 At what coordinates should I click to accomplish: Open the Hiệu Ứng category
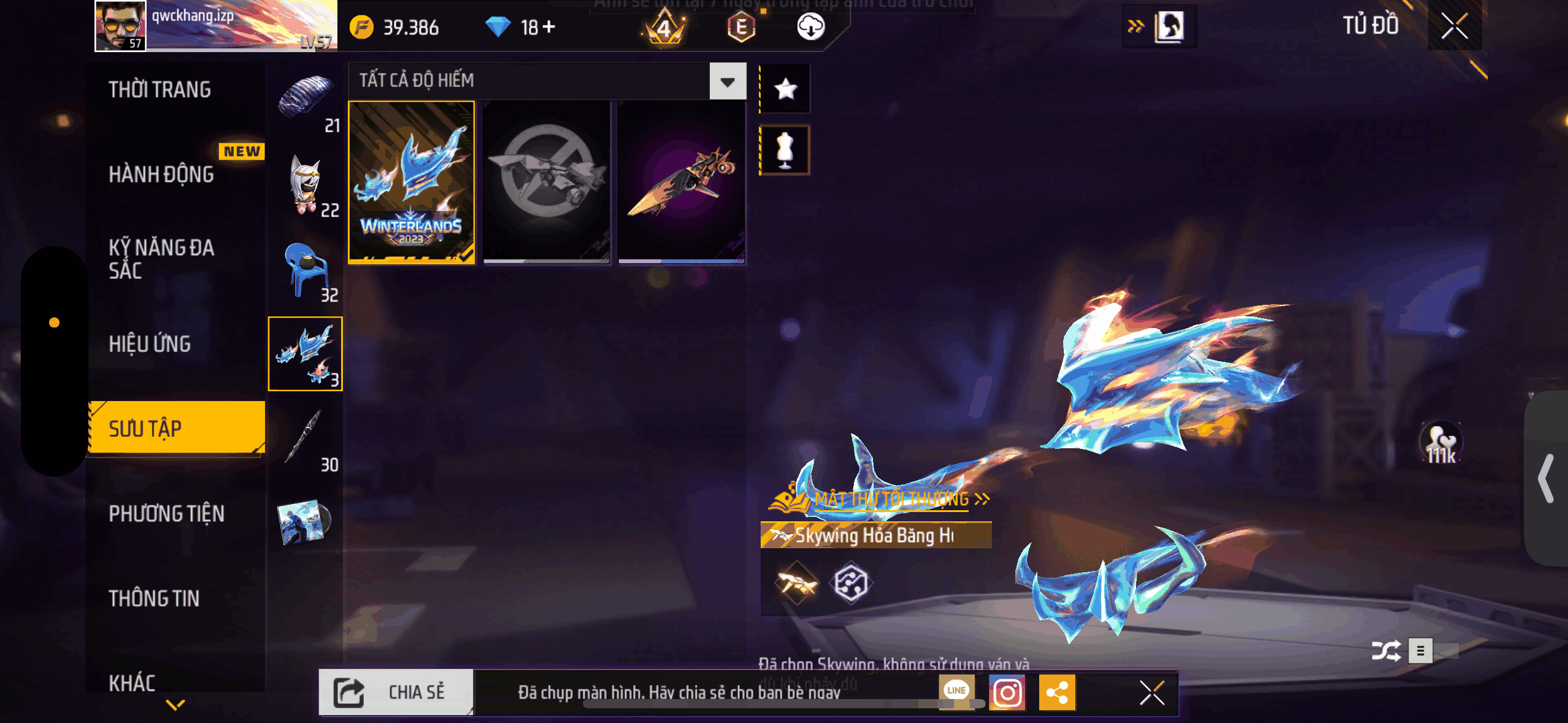[150, 344]
